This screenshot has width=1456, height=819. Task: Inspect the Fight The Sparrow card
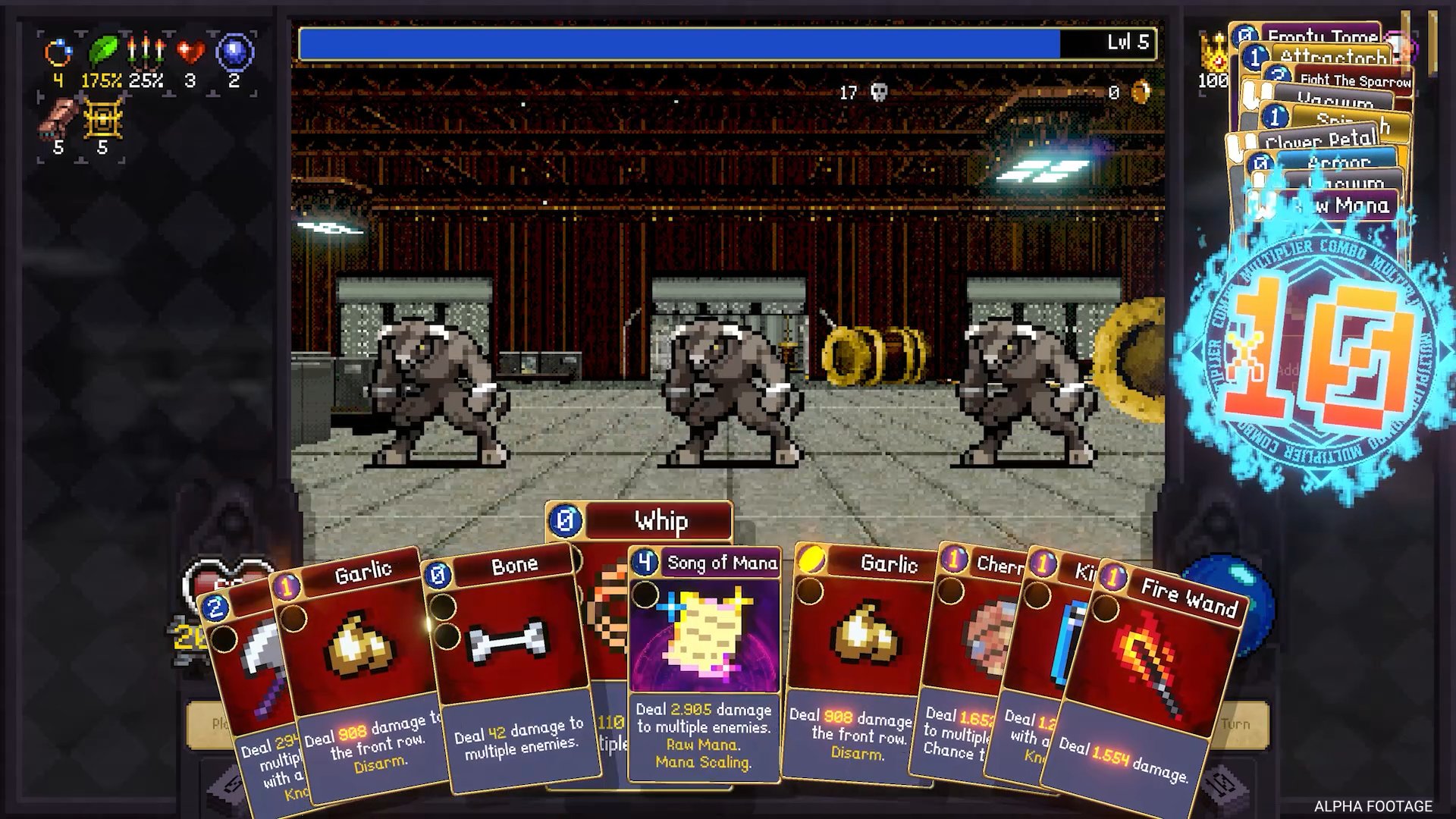pos(1354,80)
